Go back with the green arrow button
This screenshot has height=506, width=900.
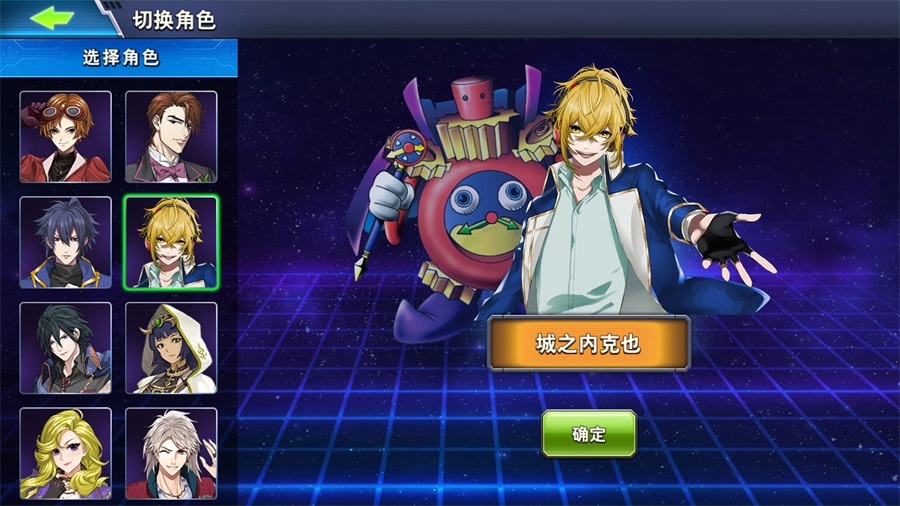pos(52,18)
